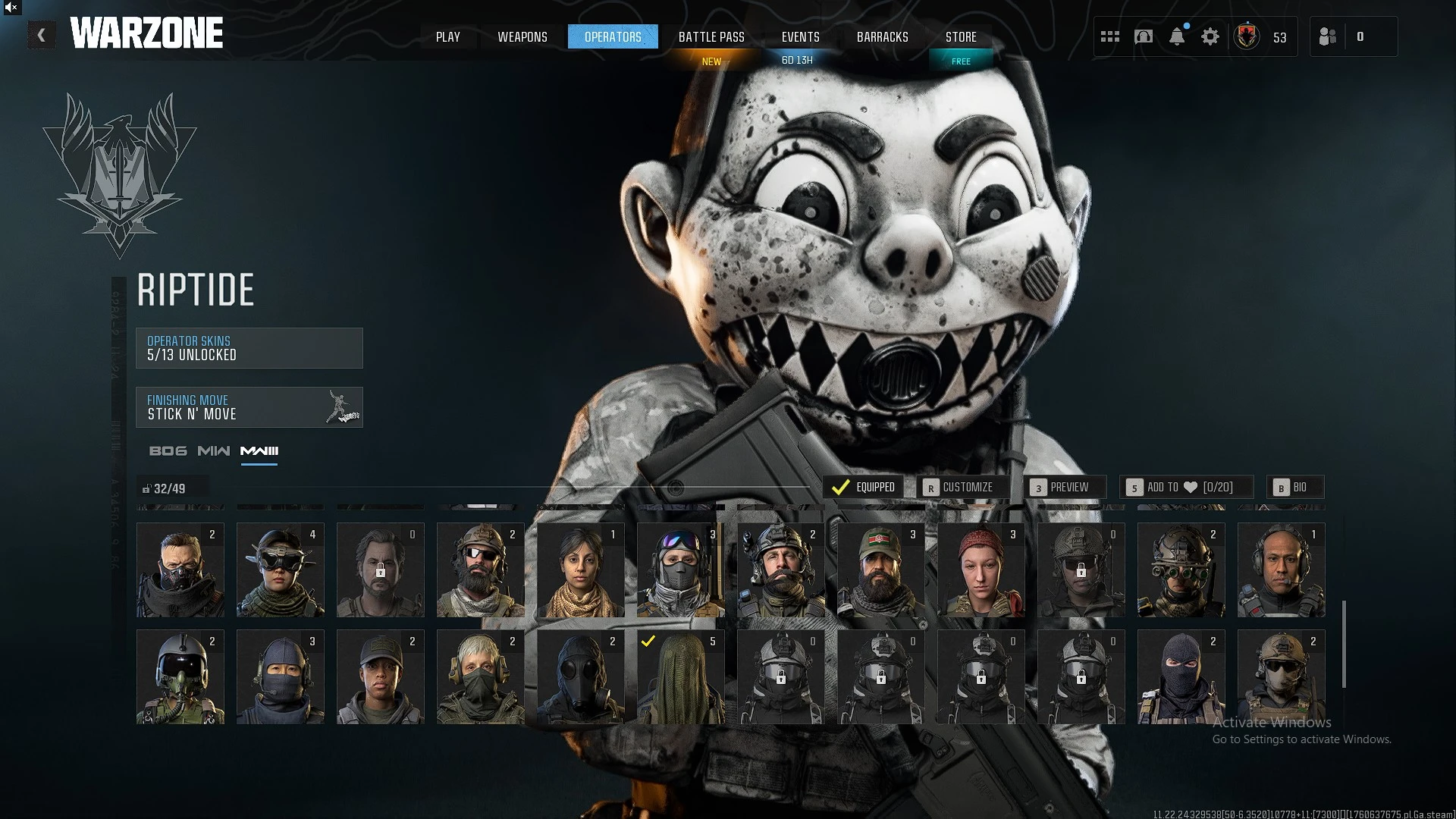
Task: Check notifications via the bell icon
Action: [x=1178, y=36]
